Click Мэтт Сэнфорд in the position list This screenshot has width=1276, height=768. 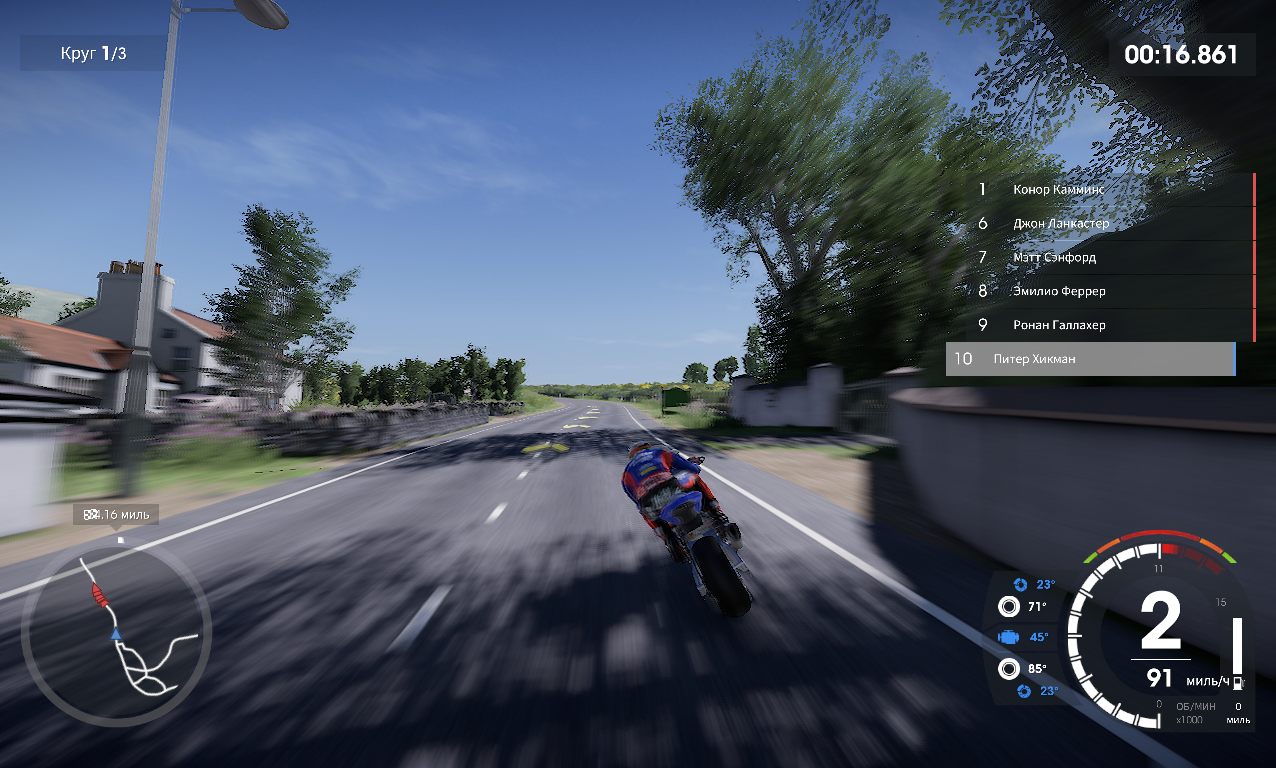click(x=1100, y=257)
